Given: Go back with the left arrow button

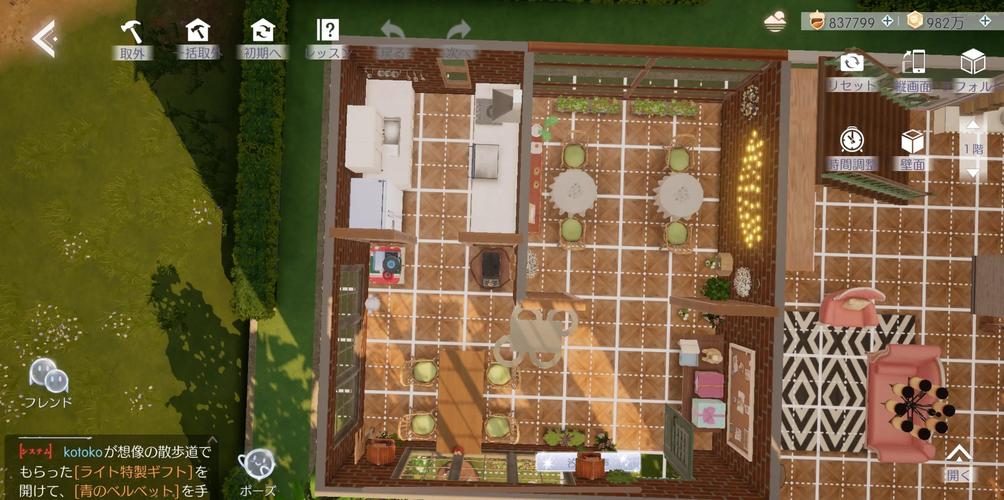Looking at the screenshot, I should (43, 38).
